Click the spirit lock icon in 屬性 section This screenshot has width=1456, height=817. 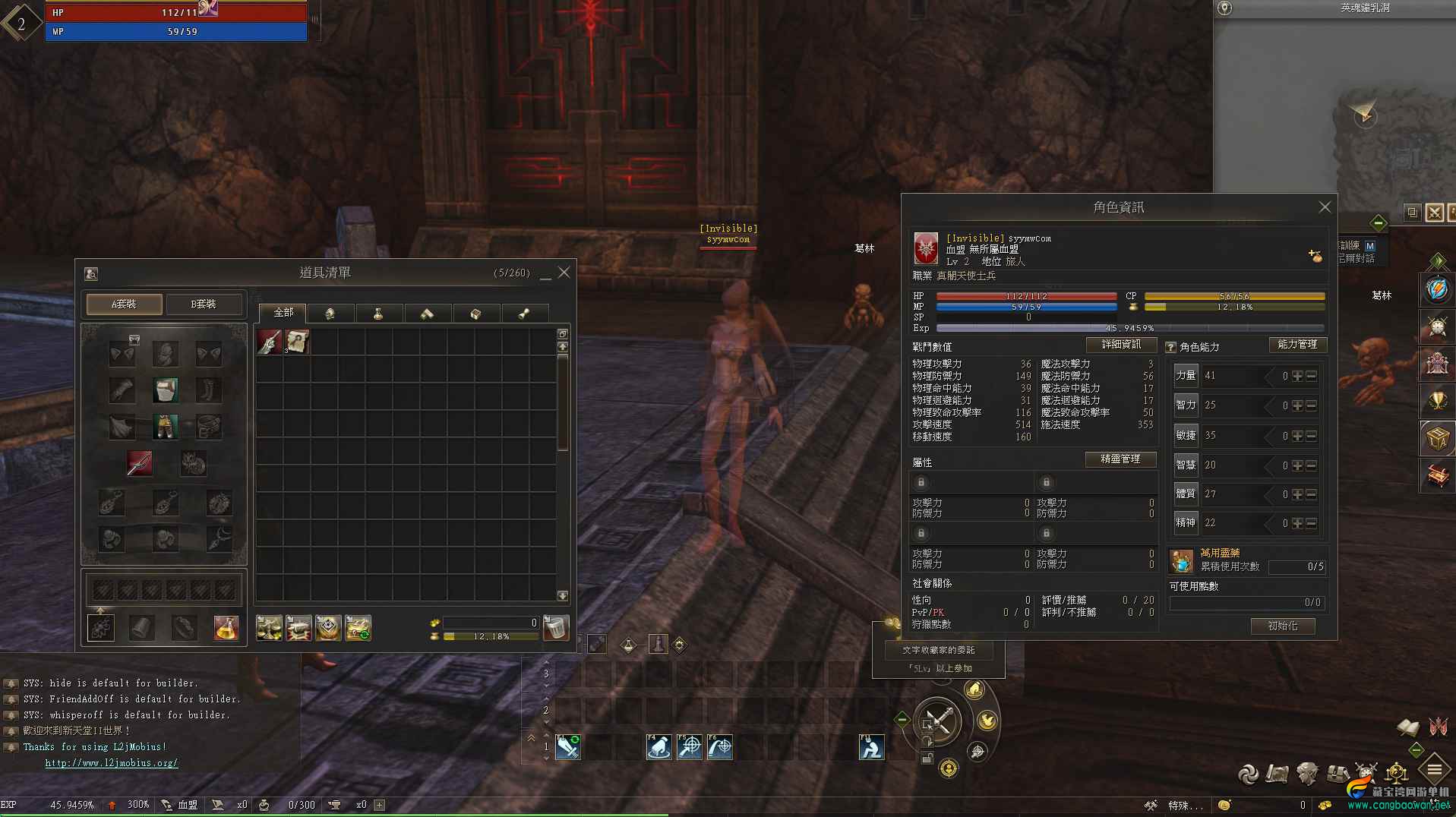click(921, 482)
